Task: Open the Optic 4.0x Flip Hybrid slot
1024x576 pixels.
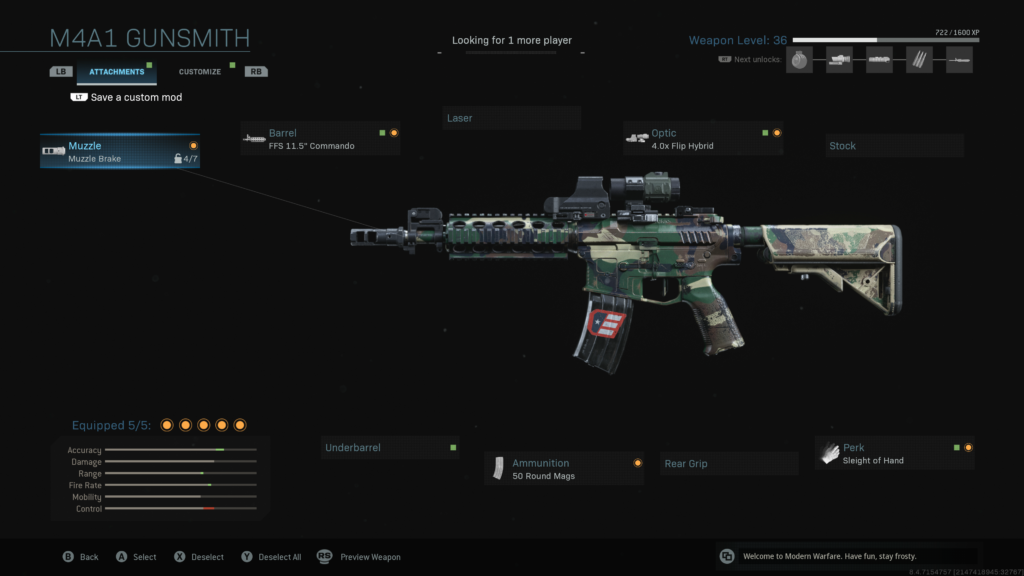Action: point(703,139)
